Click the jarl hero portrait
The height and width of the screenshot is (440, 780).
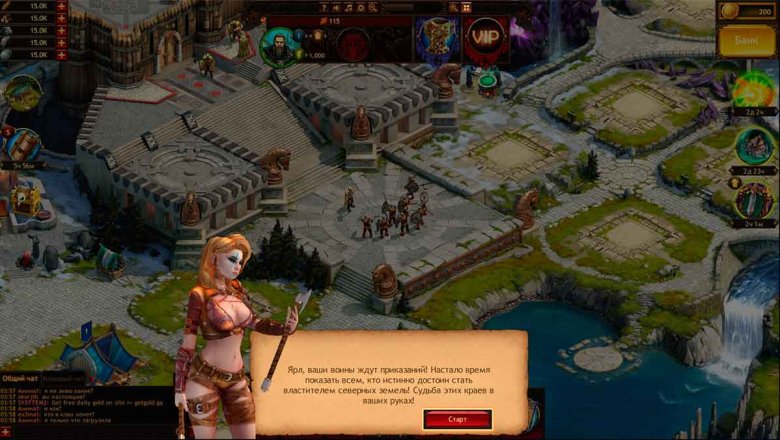point(279,45)
